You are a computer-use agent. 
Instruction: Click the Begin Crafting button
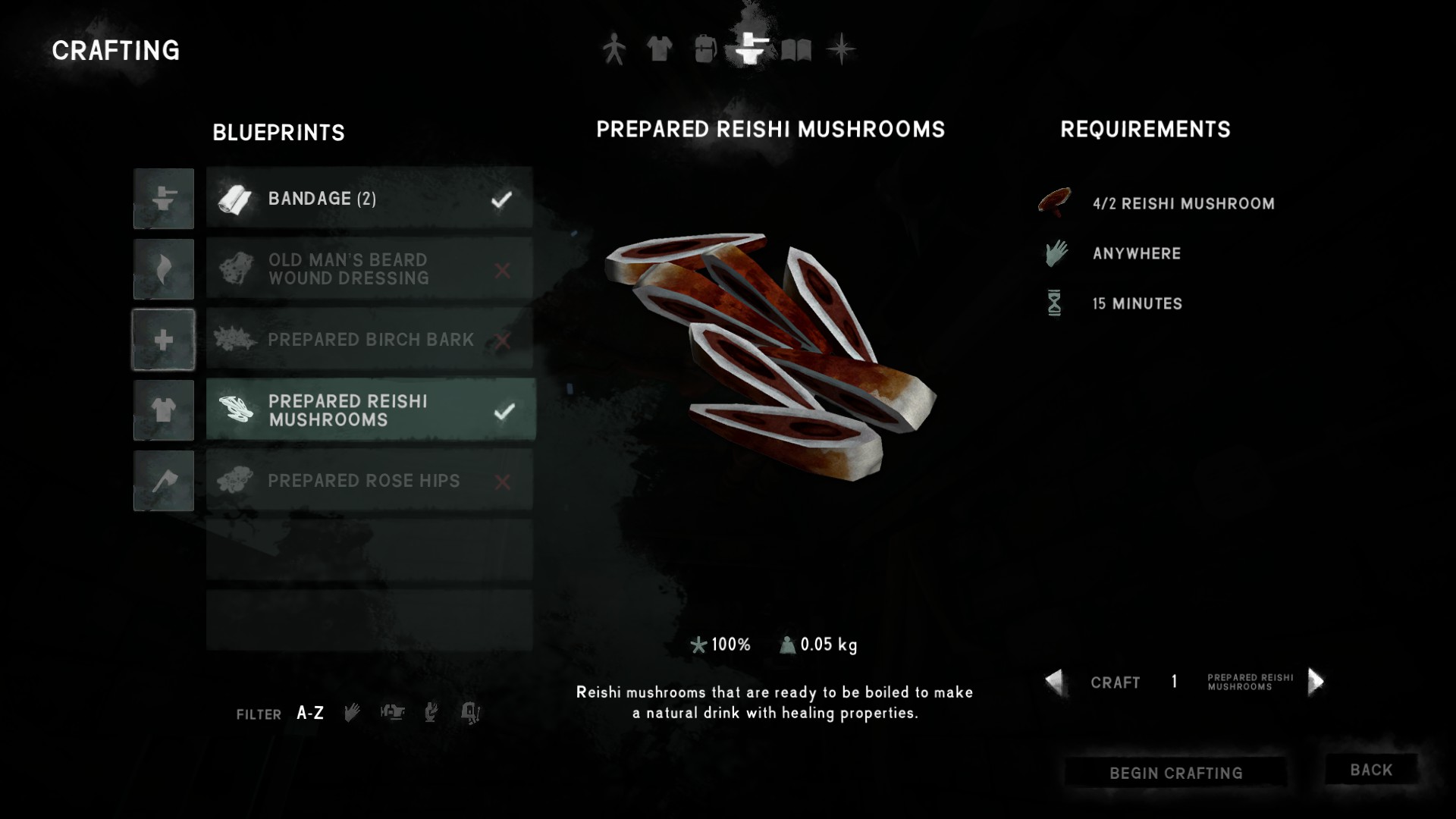1175,773
